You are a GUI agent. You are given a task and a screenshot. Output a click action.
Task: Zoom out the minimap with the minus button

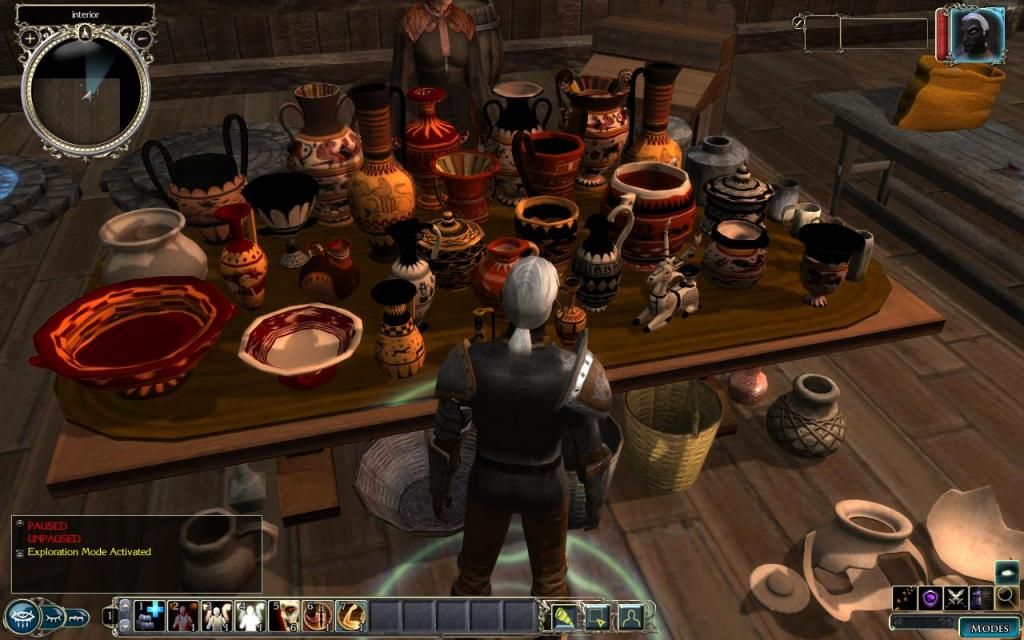(142, 37)
